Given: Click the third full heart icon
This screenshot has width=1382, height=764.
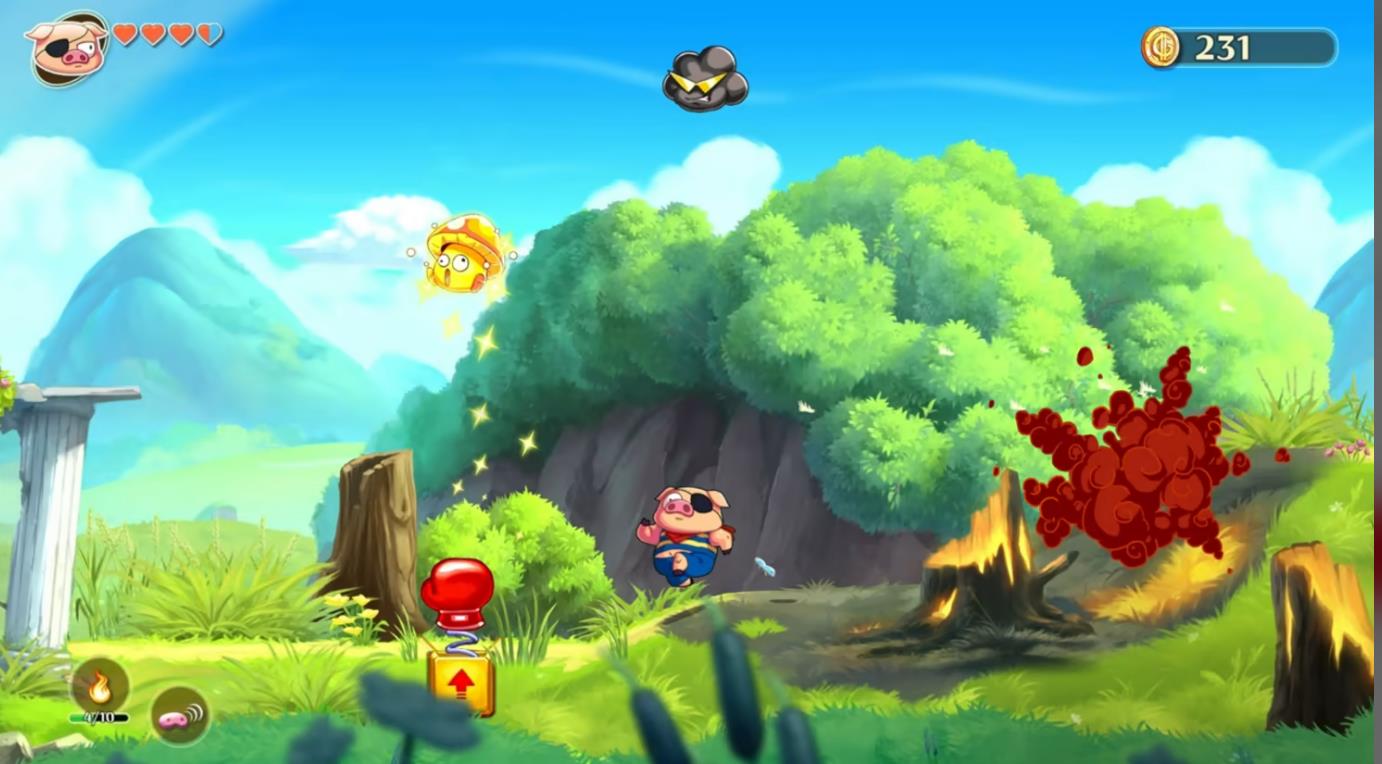Looking at the screenshot, I should (184, 32).
